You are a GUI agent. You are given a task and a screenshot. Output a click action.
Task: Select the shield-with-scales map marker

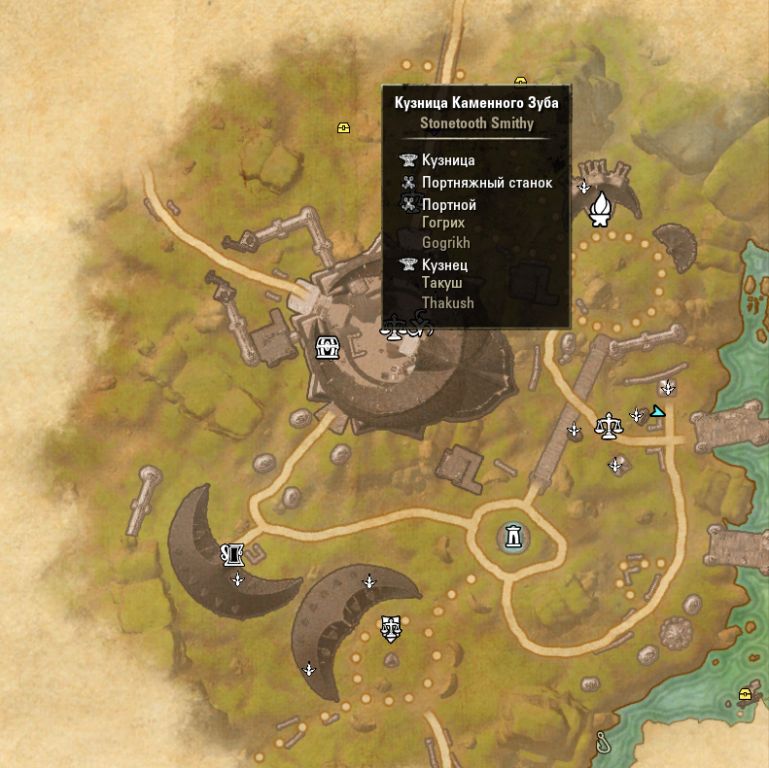click(390, 627)
